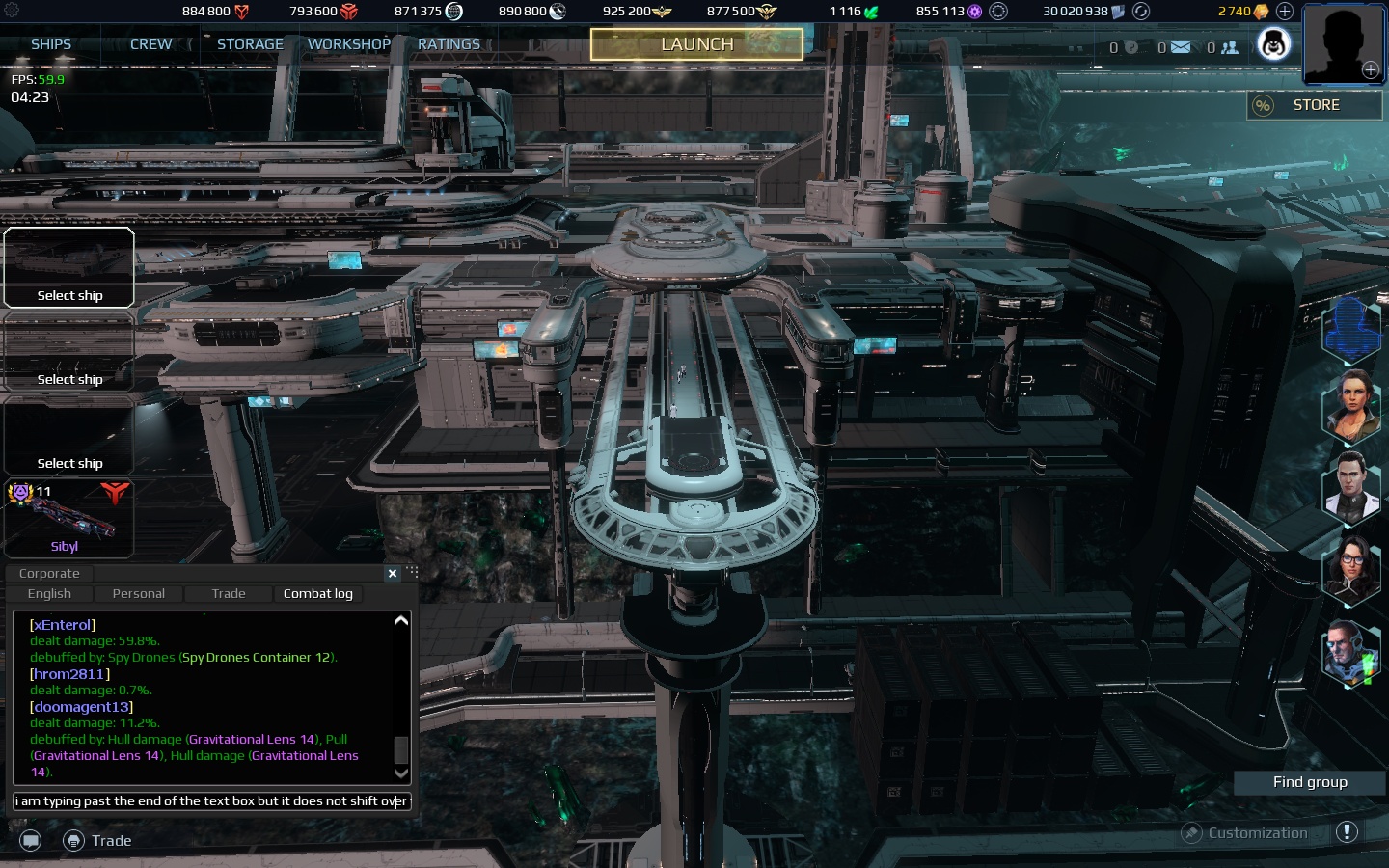Viewport: 1389px width, 868px height.
Task: Open the Store
Action: click(1315, 105)
